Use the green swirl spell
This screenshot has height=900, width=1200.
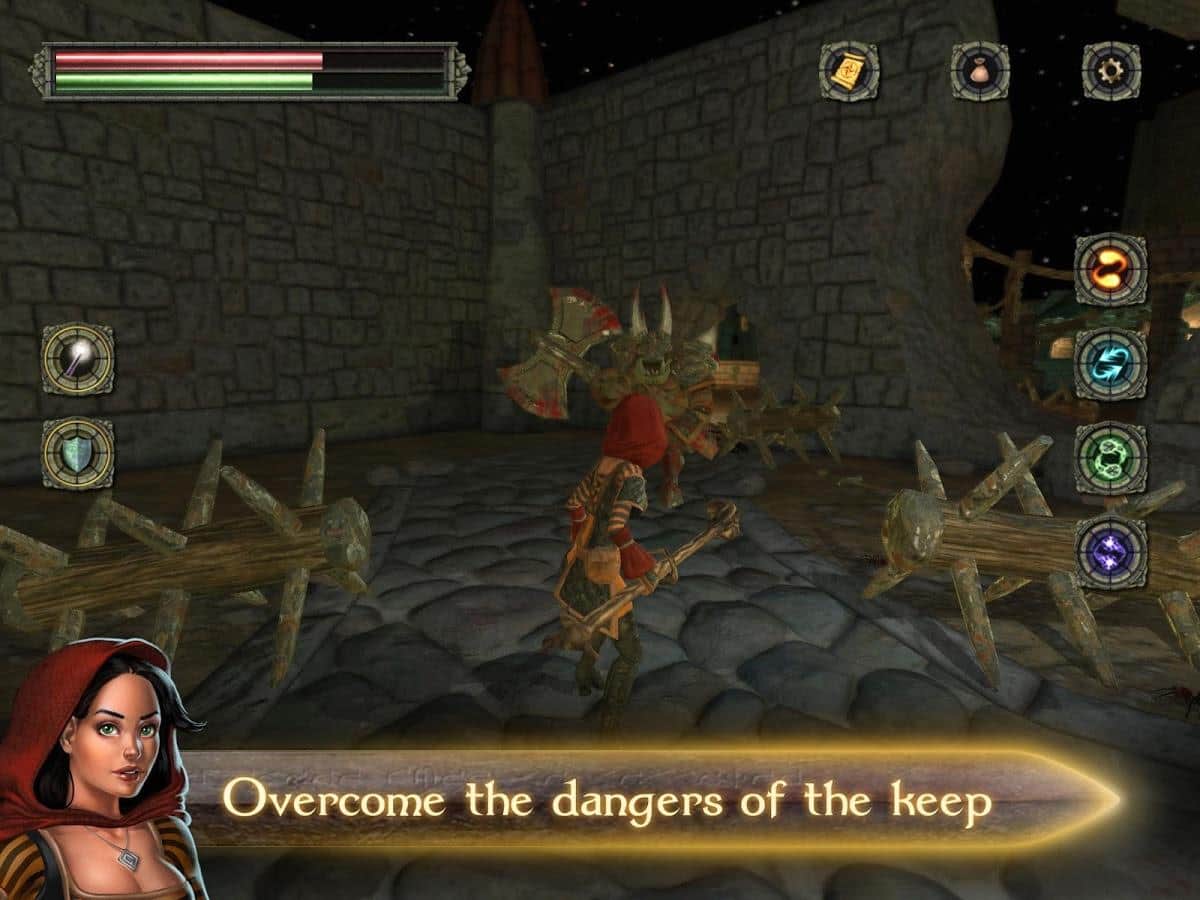(x=1110, y=458)
